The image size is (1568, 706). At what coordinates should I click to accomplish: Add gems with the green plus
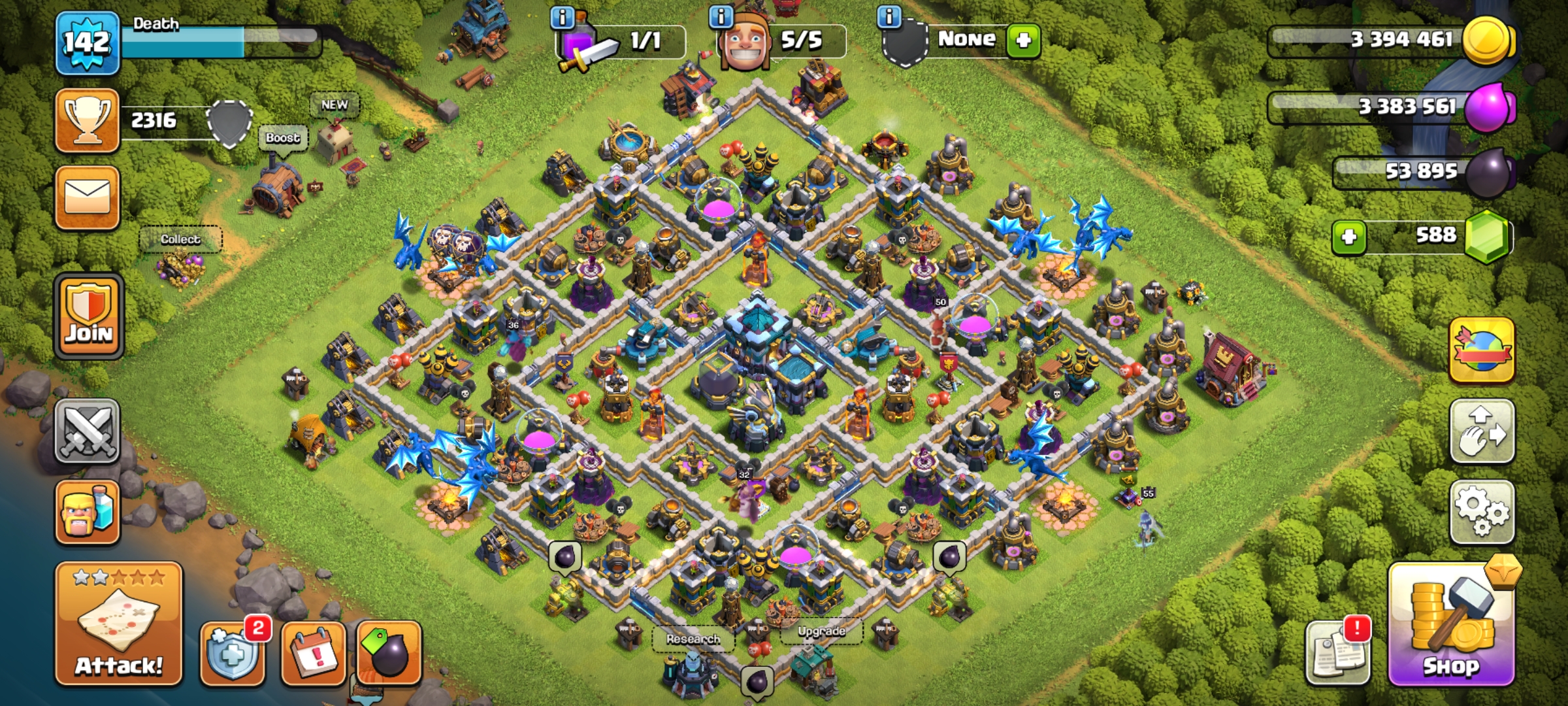coord(1348,236)
